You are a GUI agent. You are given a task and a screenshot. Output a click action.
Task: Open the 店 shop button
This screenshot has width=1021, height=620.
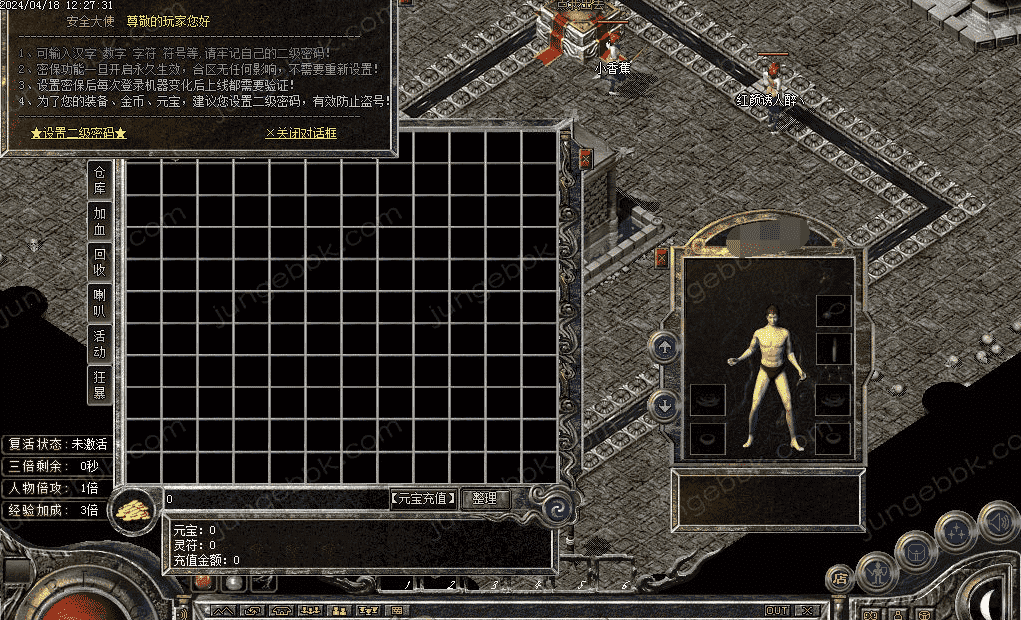pos(839,577)
